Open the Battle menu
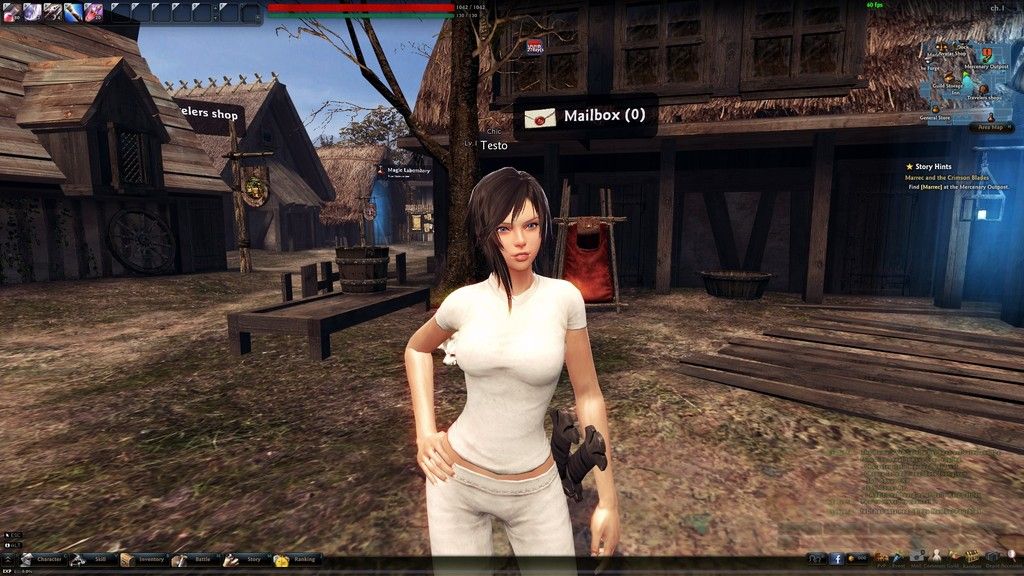Viewport: 1024px width, 576px height. (x=193, y=559)
